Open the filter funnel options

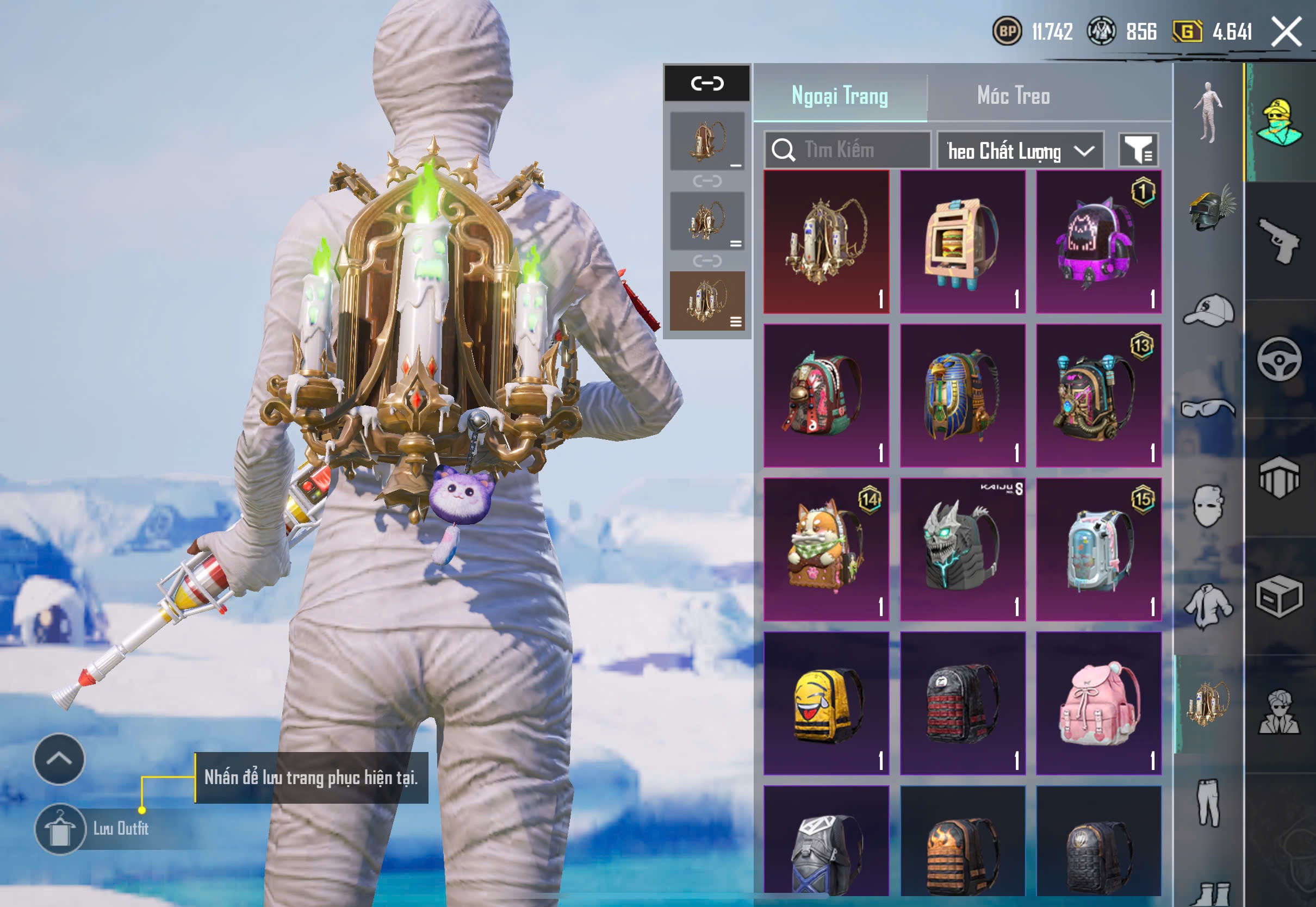coord(1138,150)
